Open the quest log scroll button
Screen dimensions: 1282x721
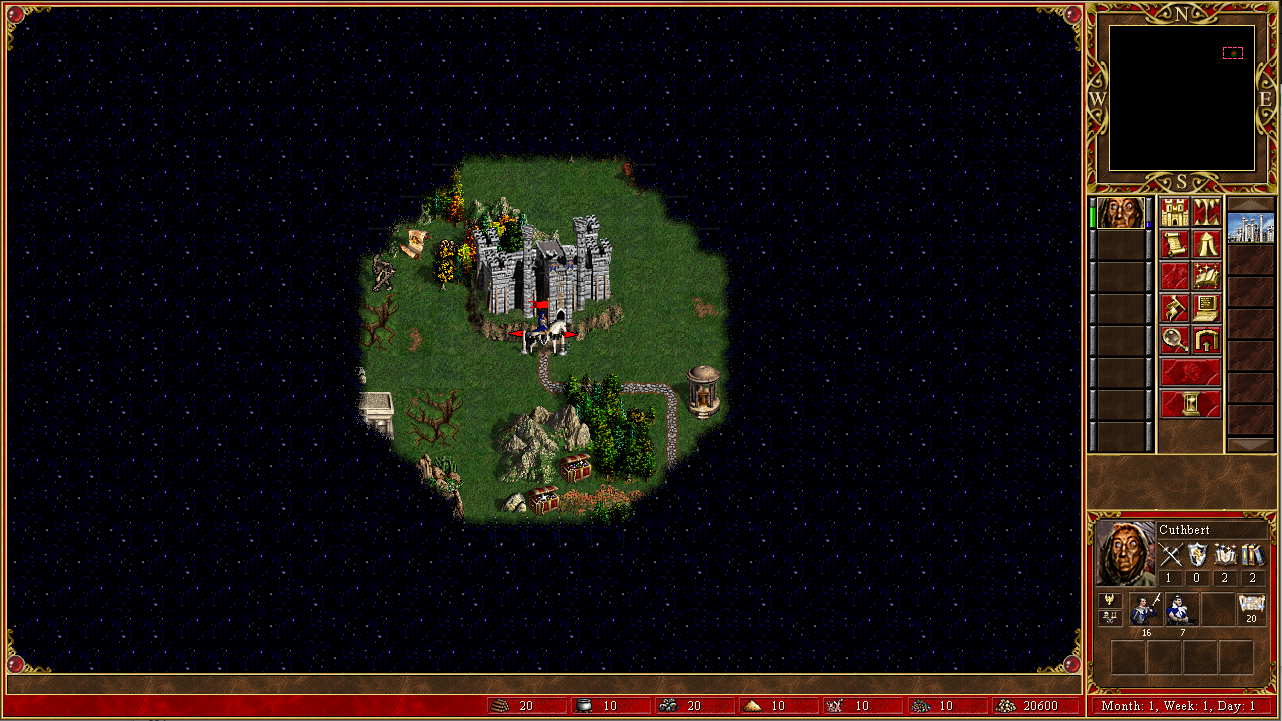pyautogui.click(x=1175, y=244)
